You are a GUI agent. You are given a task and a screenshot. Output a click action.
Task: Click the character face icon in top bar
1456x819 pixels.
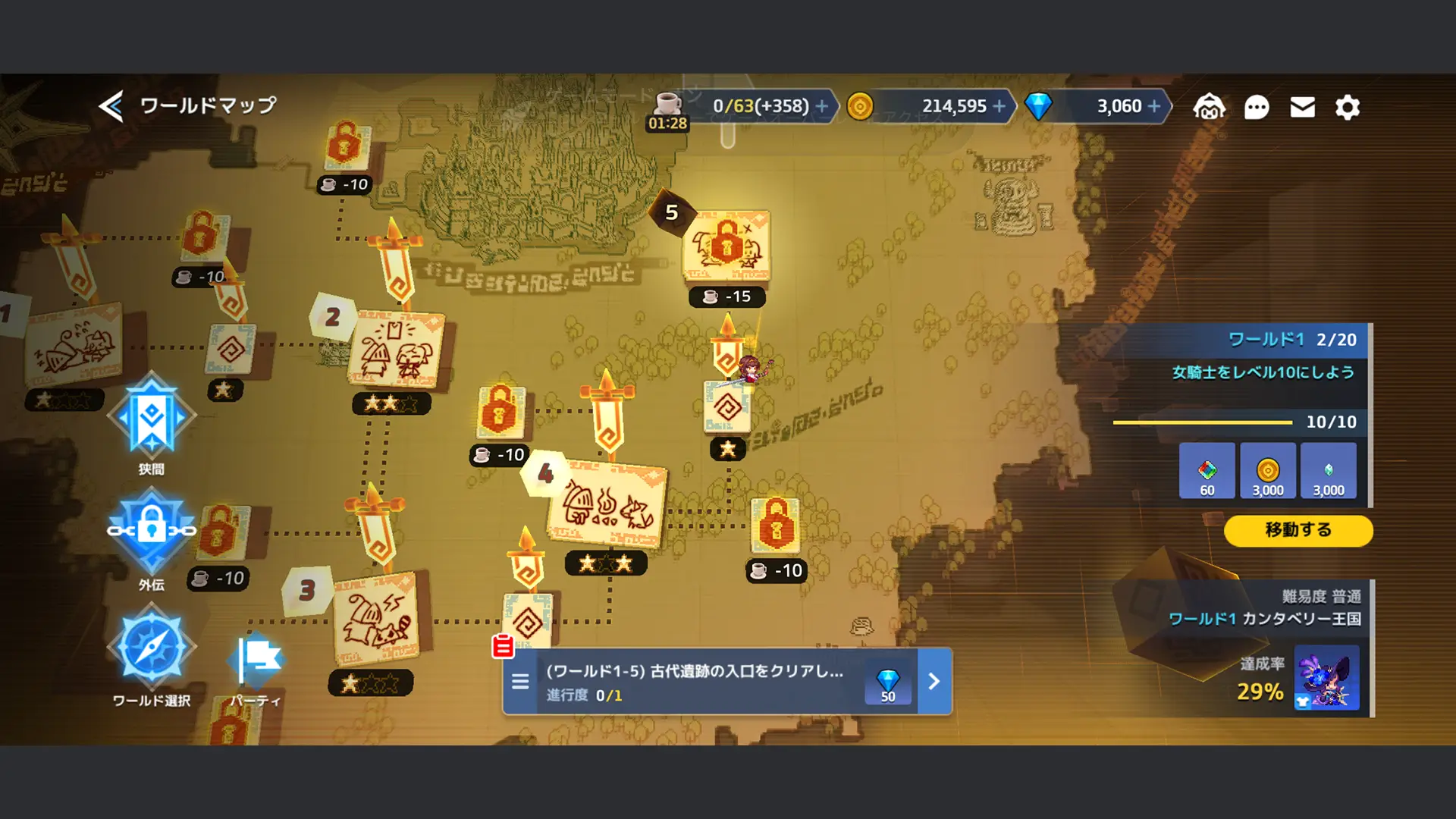pyautogui.click(x=1210, y=106)
